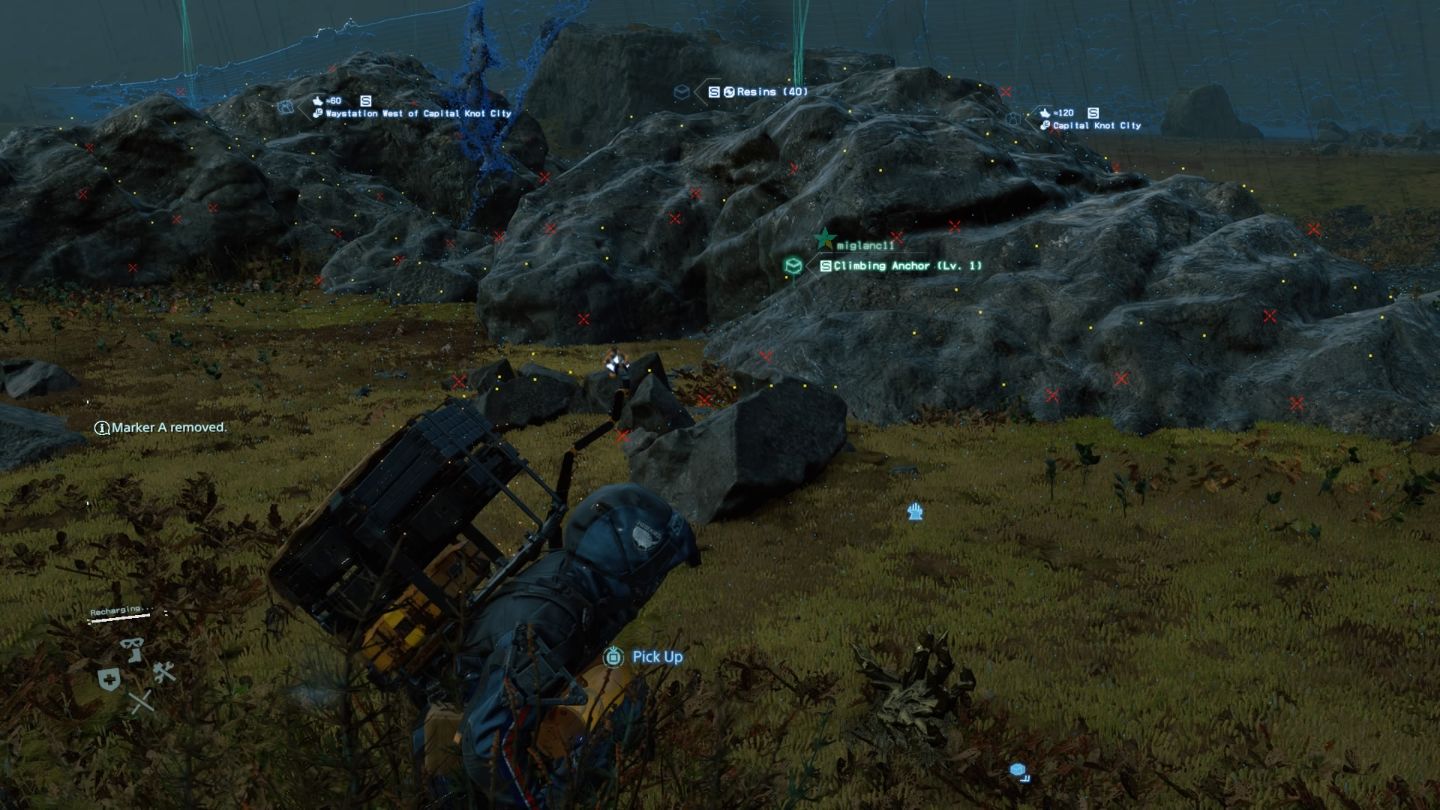Select the Capital Knot City destination marker
Viewport: 1440px width, 810px height.
(1096, 126)
